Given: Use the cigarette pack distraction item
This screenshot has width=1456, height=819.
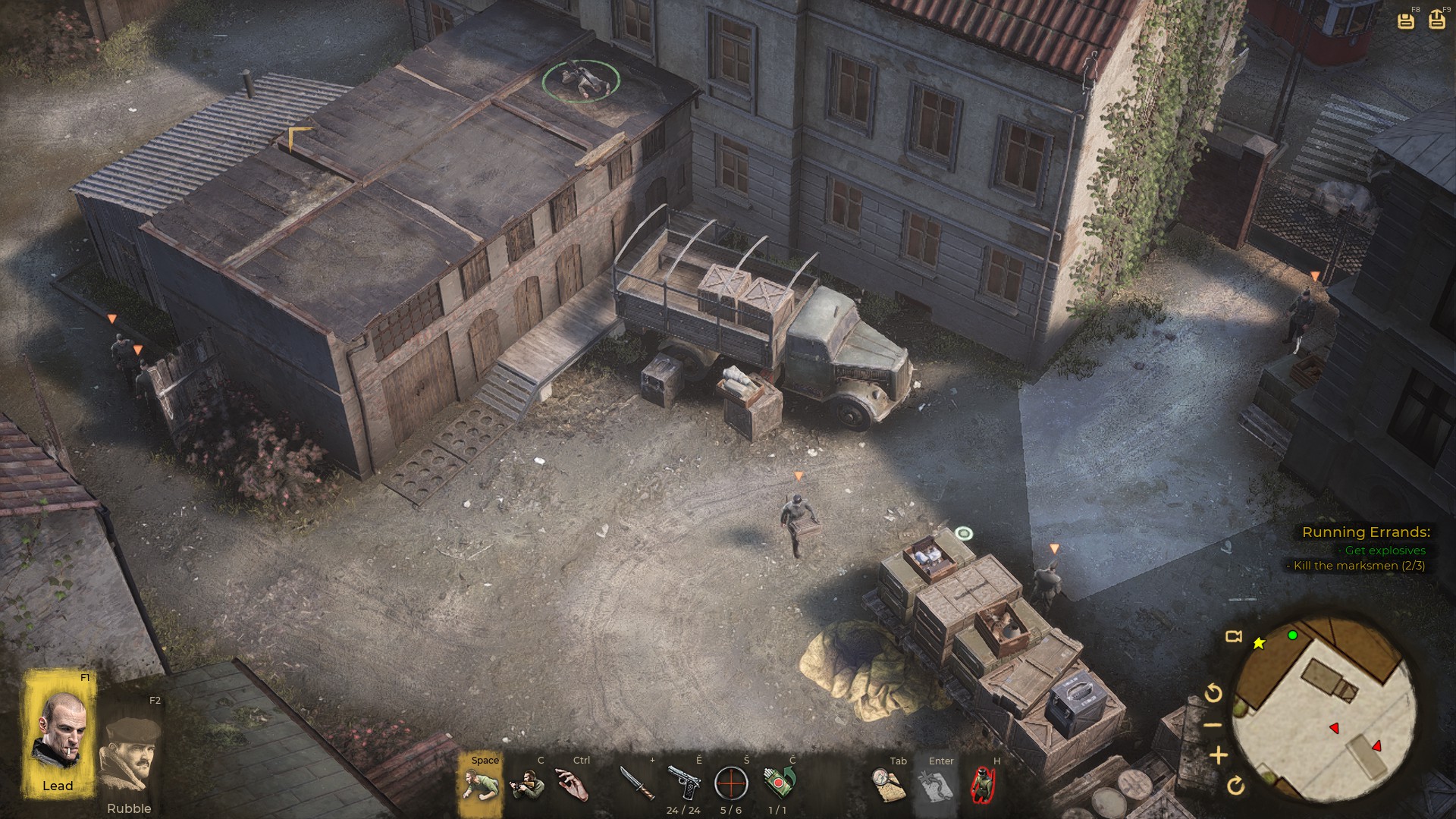Looking at the screenshot, I should tap(779, 783).
